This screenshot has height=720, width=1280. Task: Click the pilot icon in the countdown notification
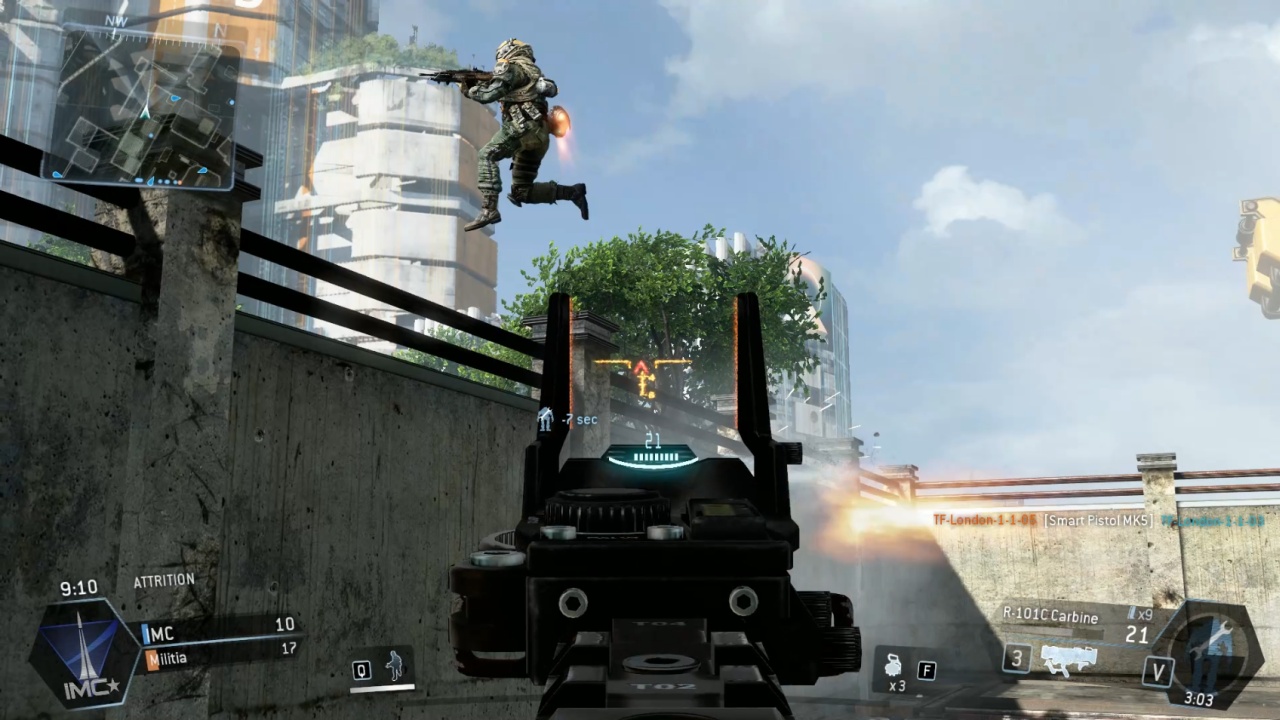547,420
